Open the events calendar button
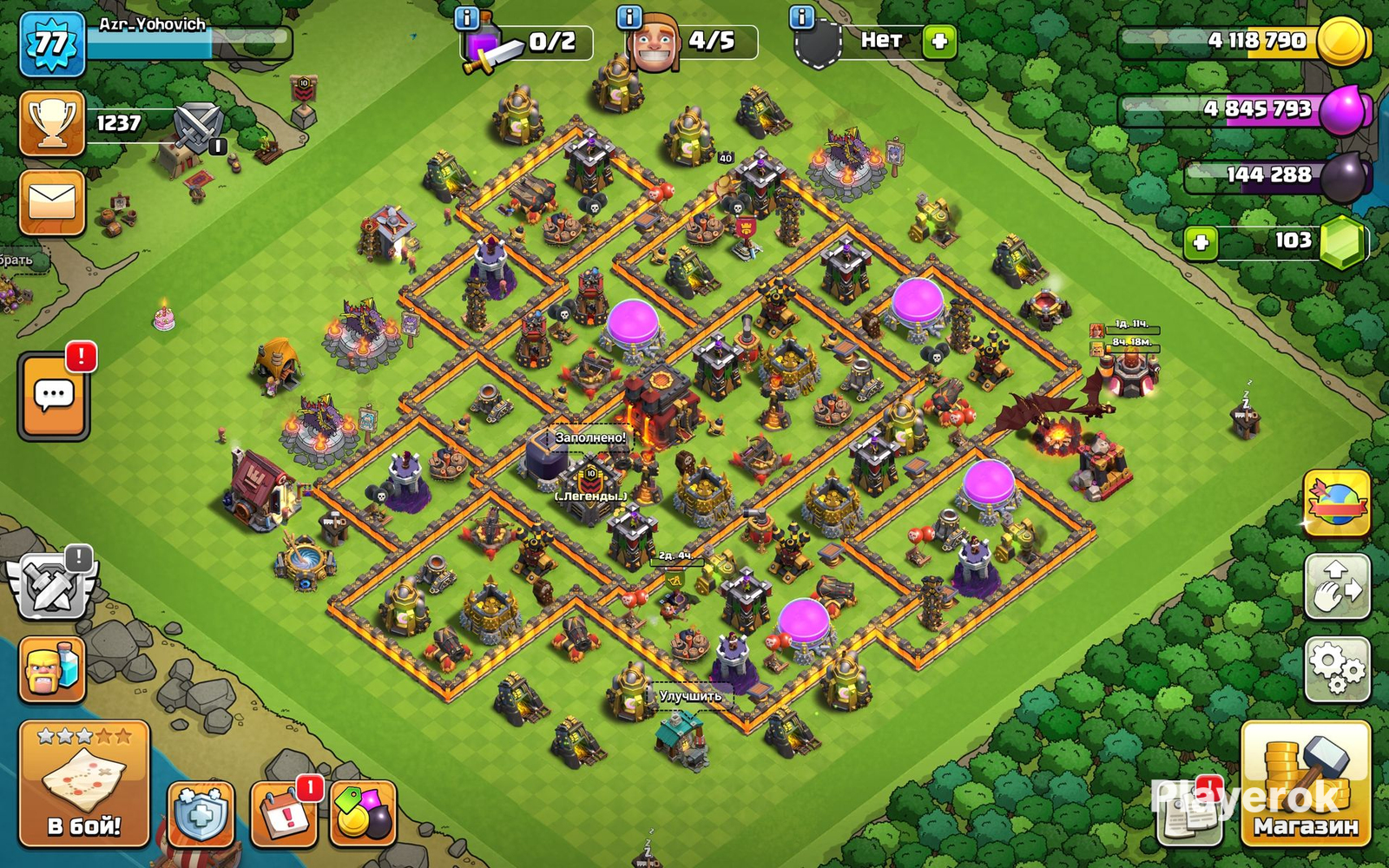Viewport: 1389px width, 868px height. tap(284, 814)
